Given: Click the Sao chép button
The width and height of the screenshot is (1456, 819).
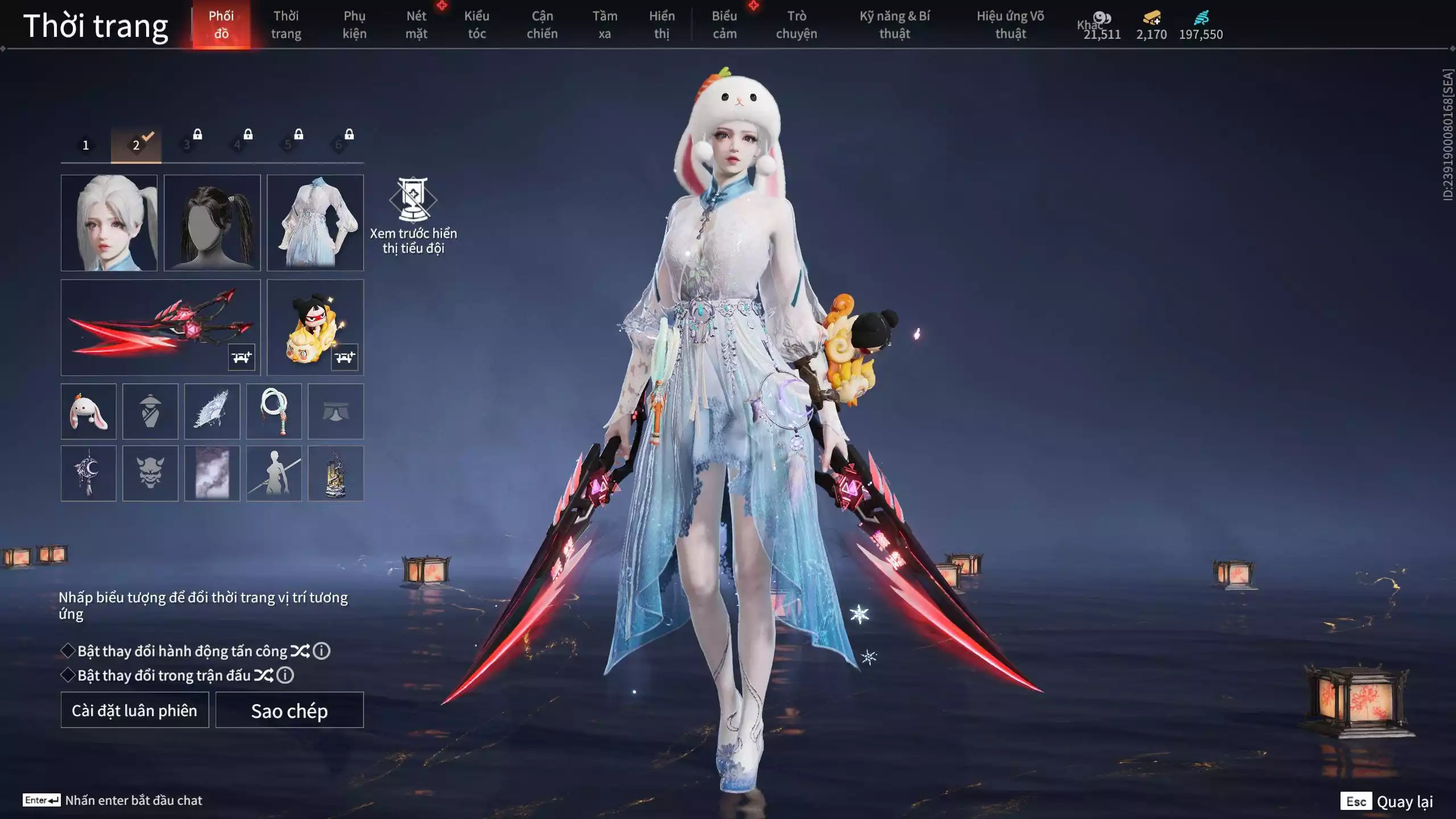Looking at the screenshot, I should (289, 710).
